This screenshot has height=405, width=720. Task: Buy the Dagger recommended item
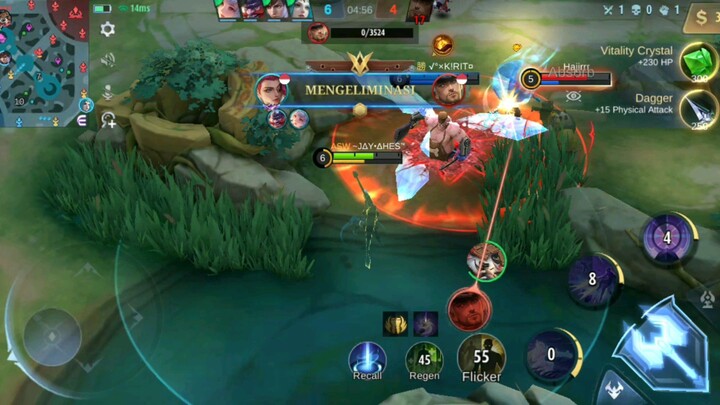click(x=699, y=110)
